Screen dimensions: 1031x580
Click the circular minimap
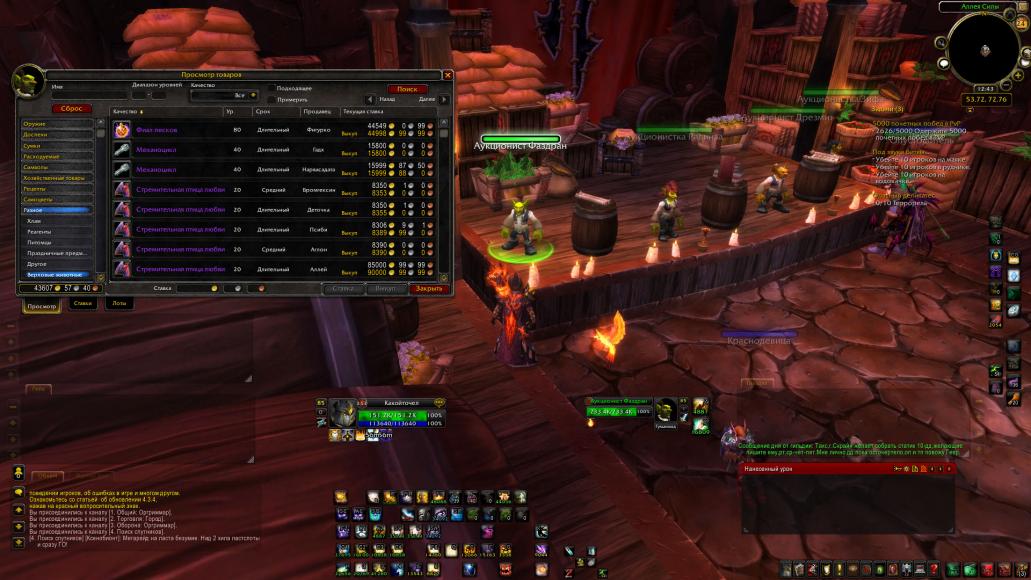click(x=986, y=50)
